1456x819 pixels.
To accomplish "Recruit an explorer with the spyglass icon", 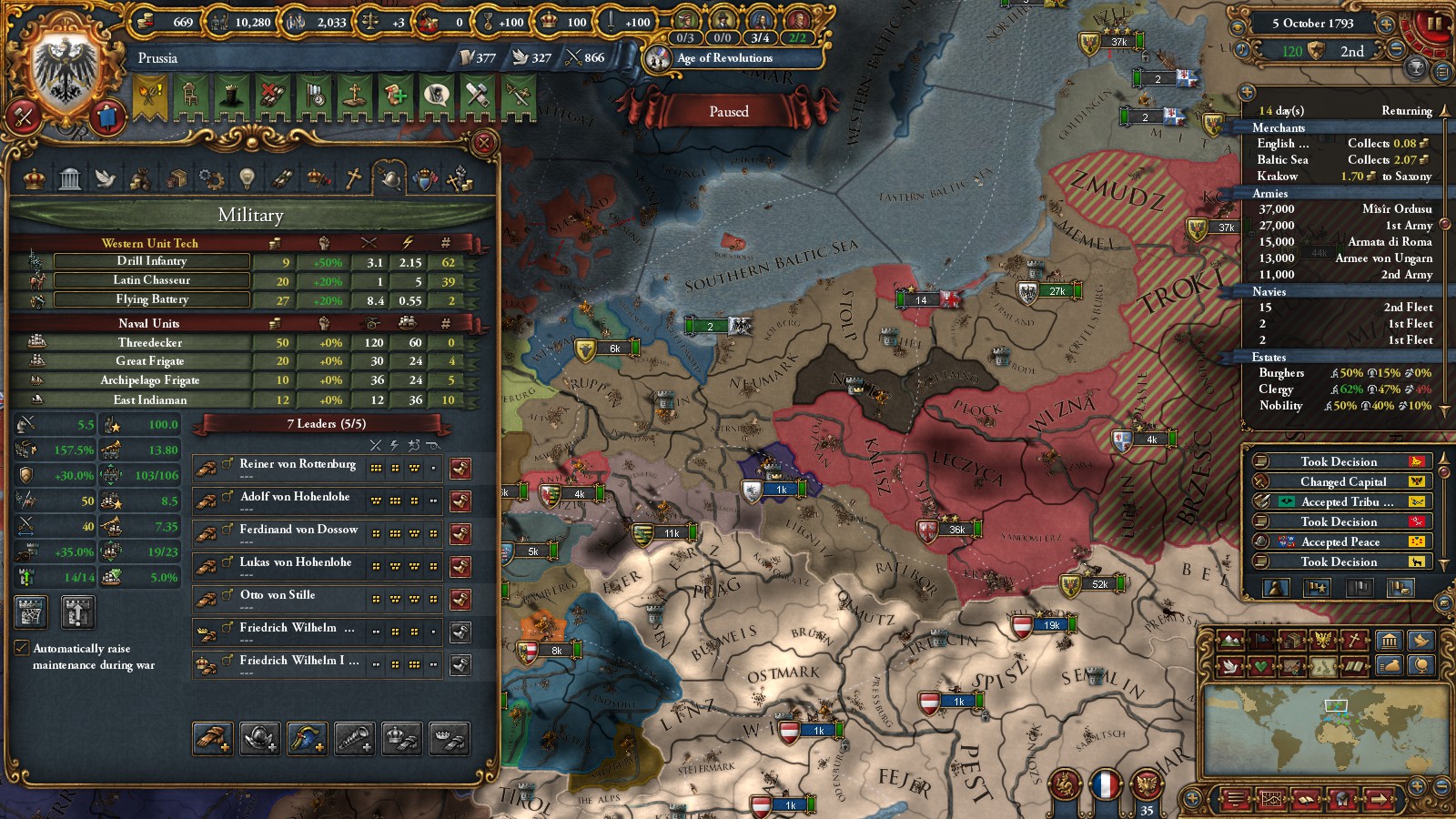I will 354,737.
